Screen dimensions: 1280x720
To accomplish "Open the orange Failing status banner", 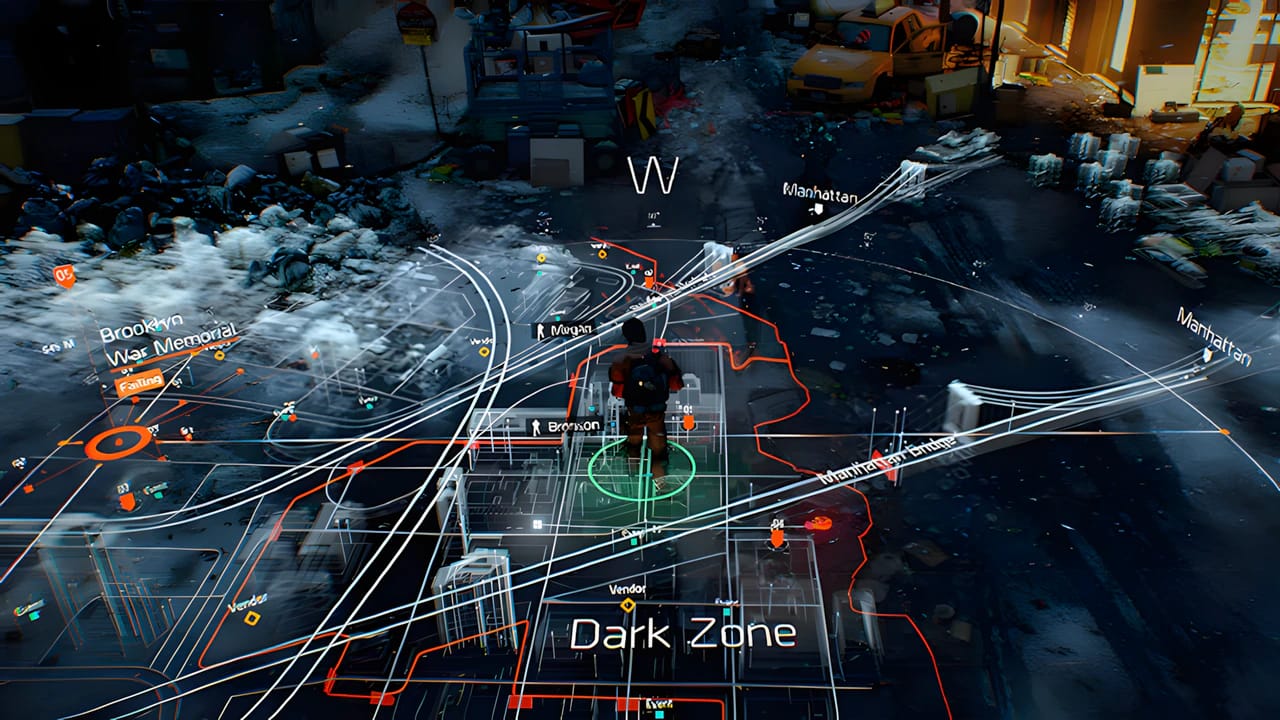I will point(140,380).
